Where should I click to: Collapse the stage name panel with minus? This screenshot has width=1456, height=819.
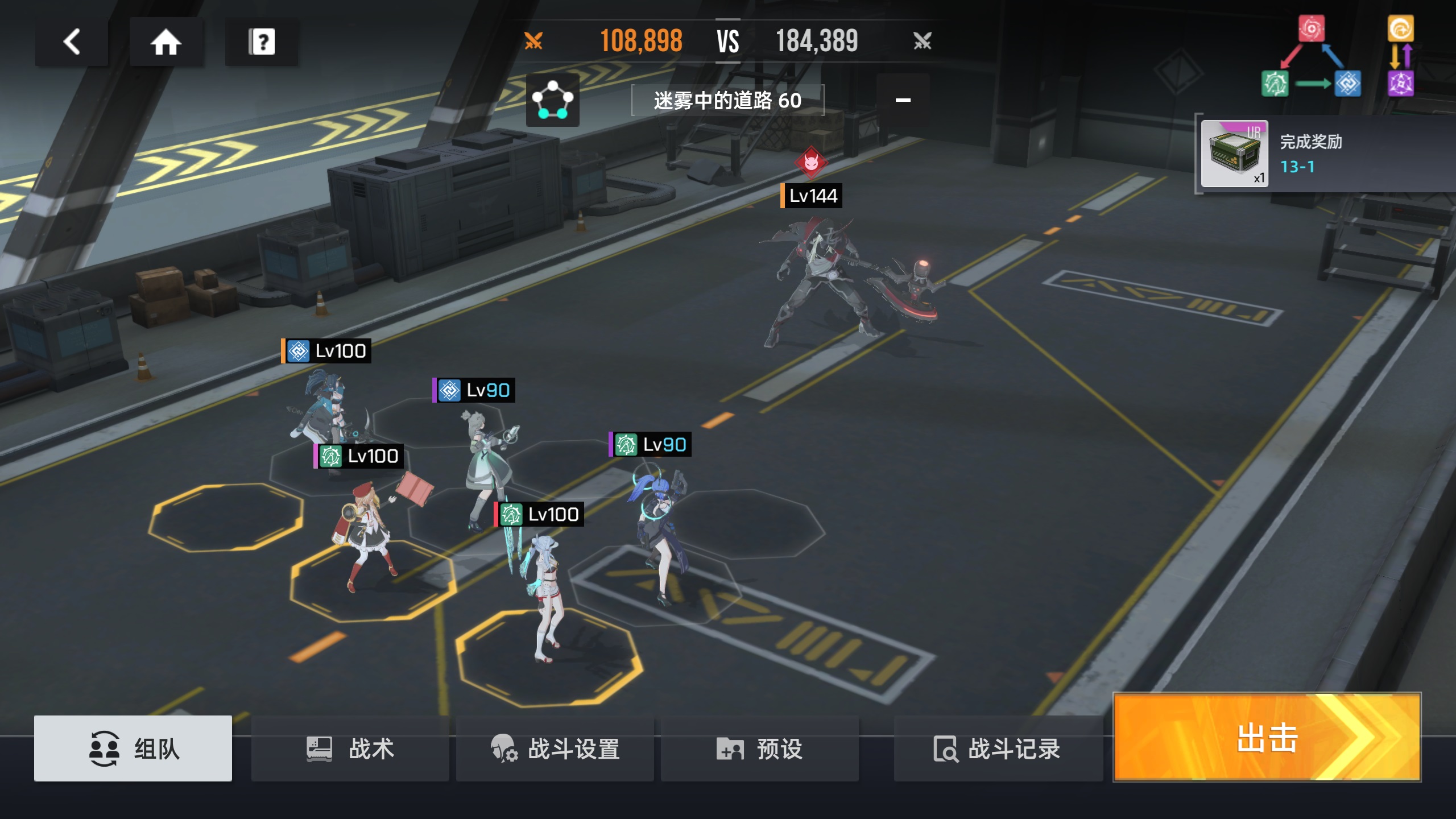point(903,100)
